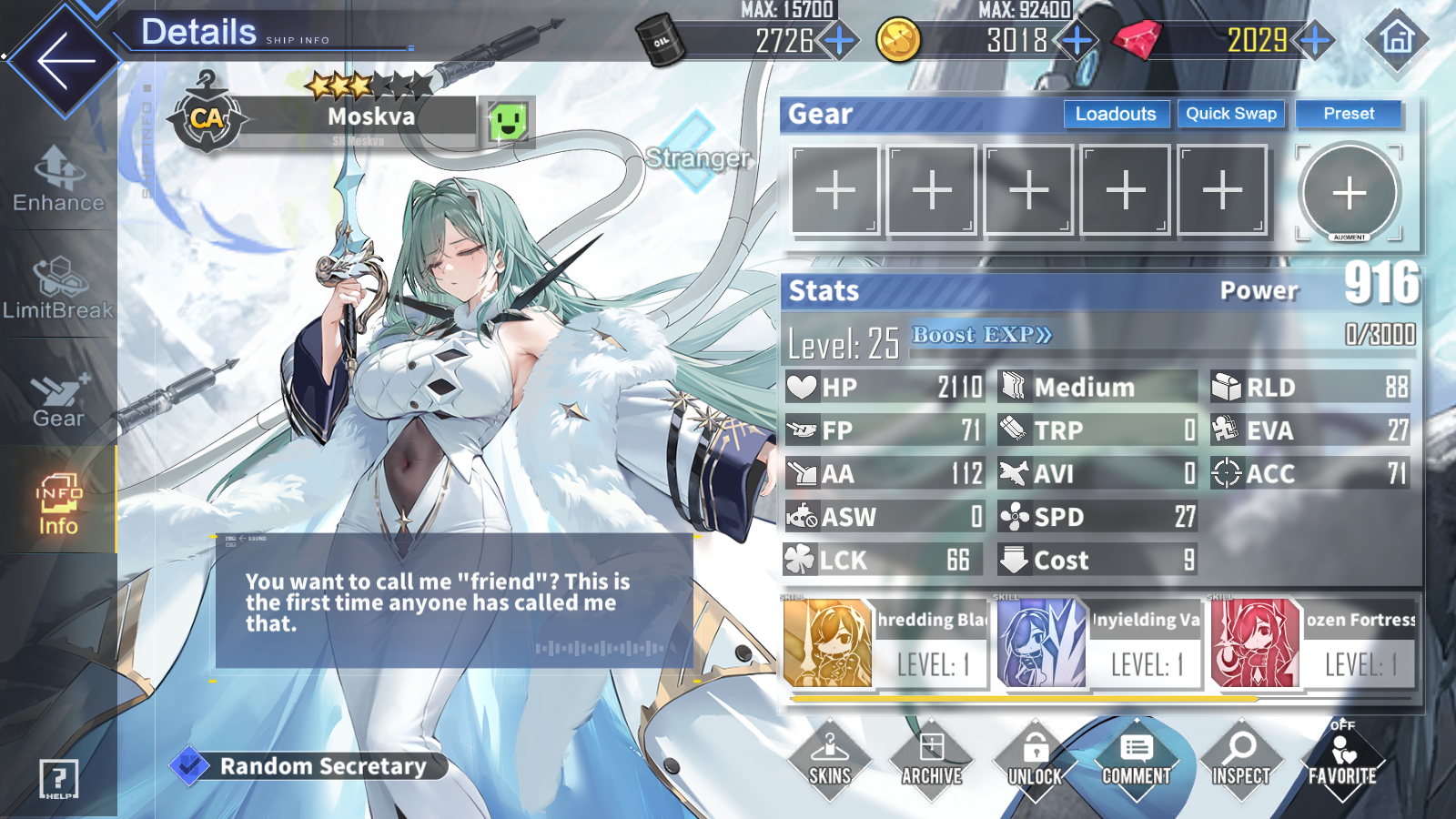Screen dimensions: 1456x819
Task: Toggle the Random Secretary checkbox
Action: pos(189,766)
